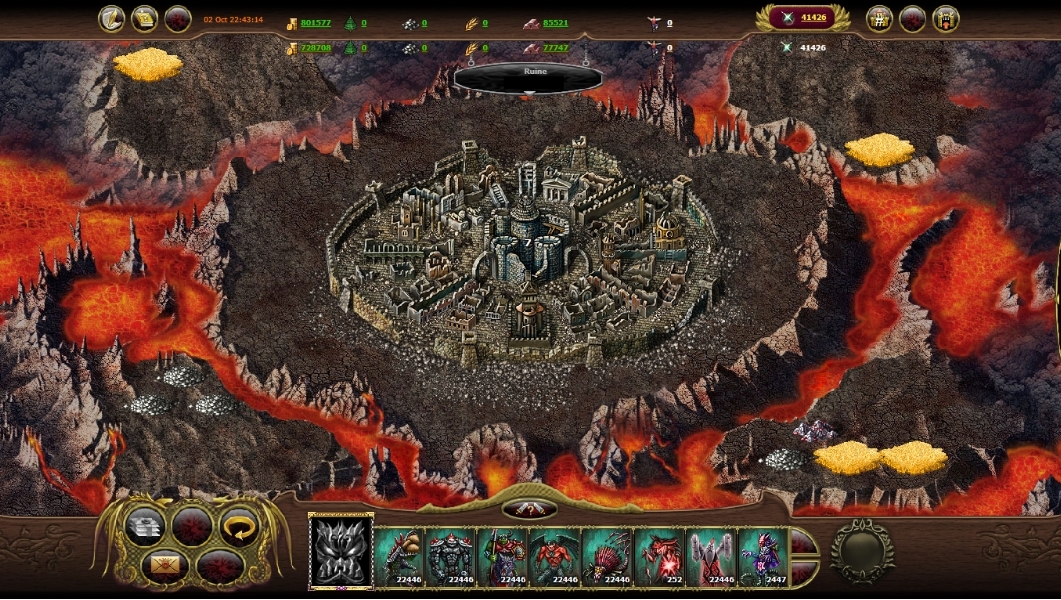
Task: Click the crossed swords question mark button
Action: pyautogui.click(x=530, y=509)
